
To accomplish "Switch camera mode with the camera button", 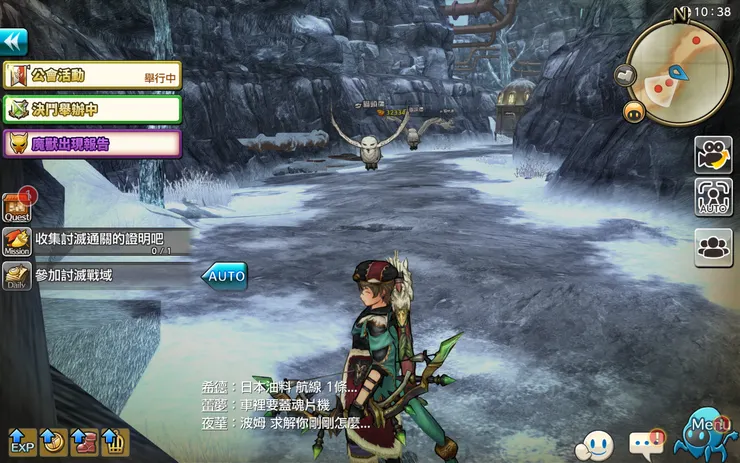I will point(713,154).
